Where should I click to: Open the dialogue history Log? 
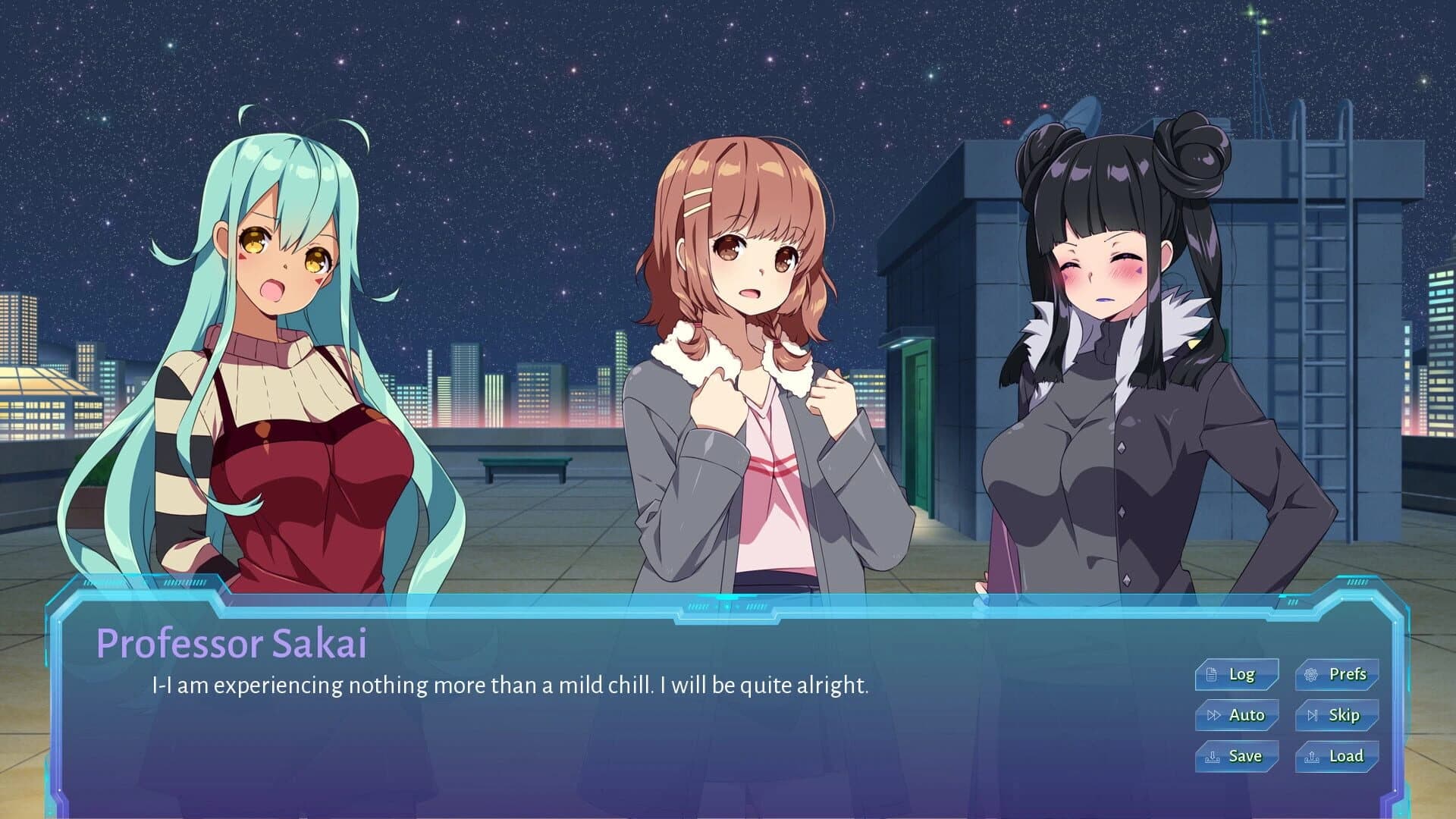point(1236,673)
